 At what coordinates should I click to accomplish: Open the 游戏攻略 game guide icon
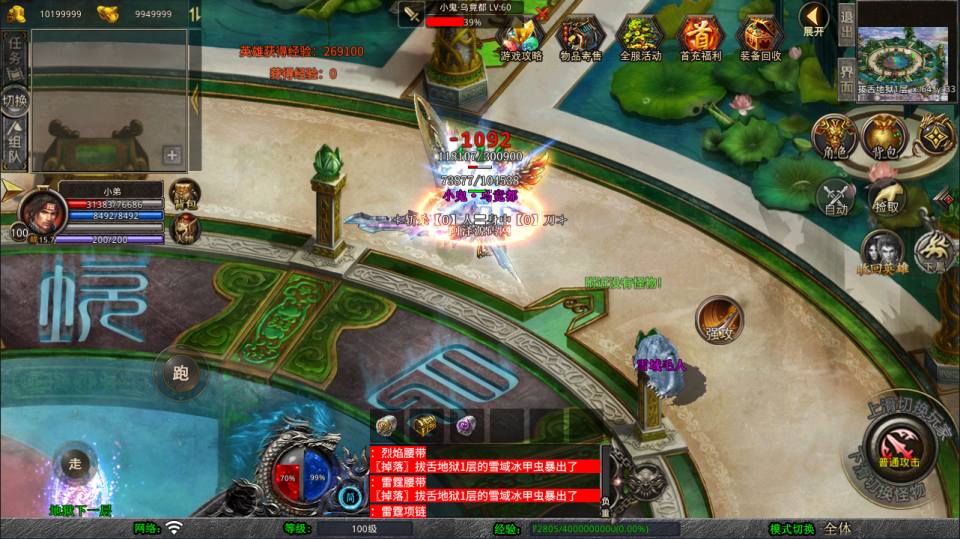(x=520, y=36)
